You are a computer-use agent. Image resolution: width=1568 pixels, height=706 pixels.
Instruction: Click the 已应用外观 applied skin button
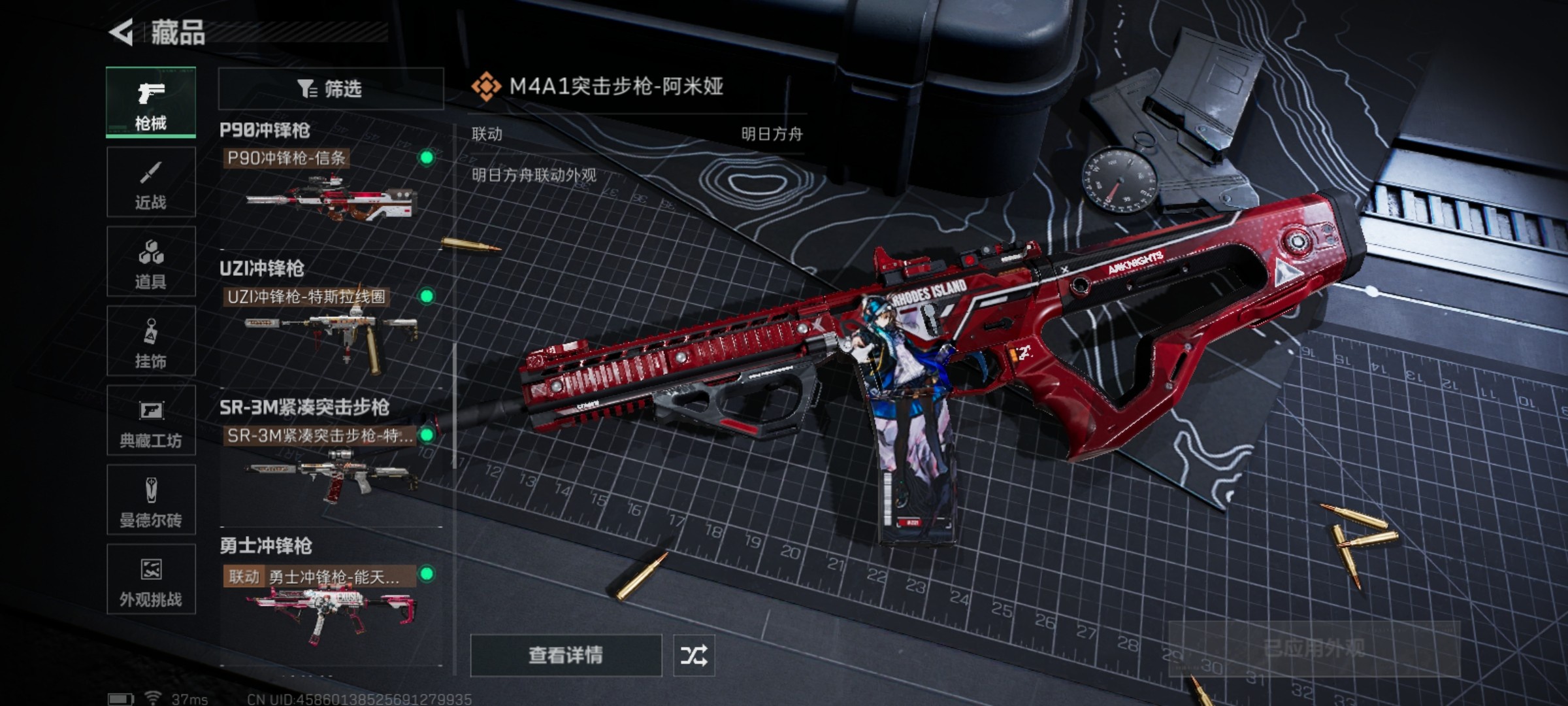tap(1313, 648)
